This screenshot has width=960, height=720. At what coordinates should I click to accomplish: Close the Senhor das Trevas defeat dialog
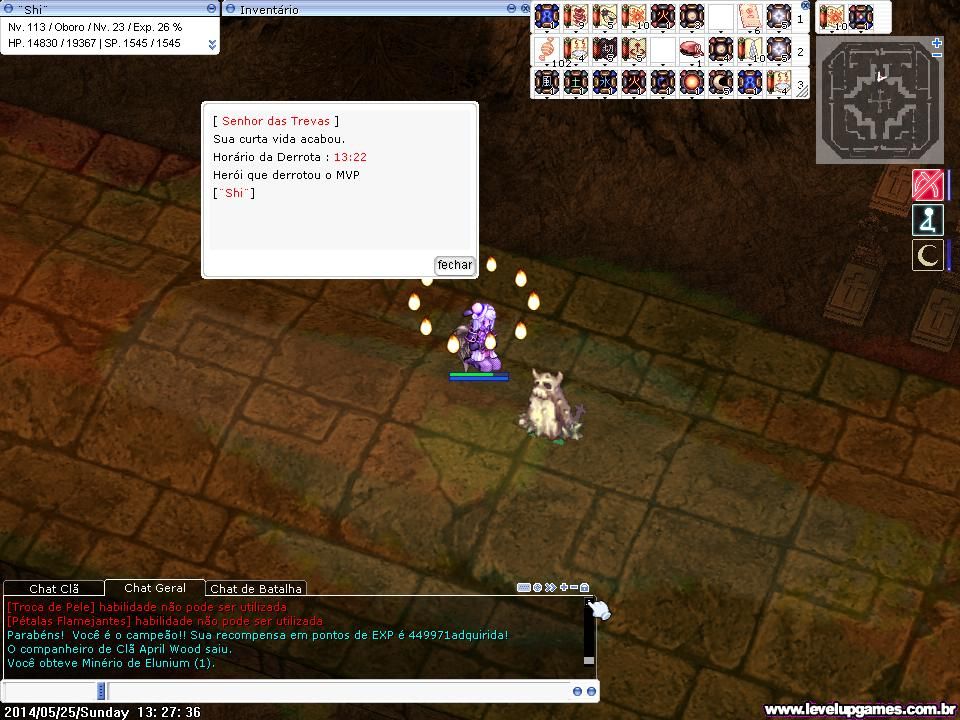454,265
